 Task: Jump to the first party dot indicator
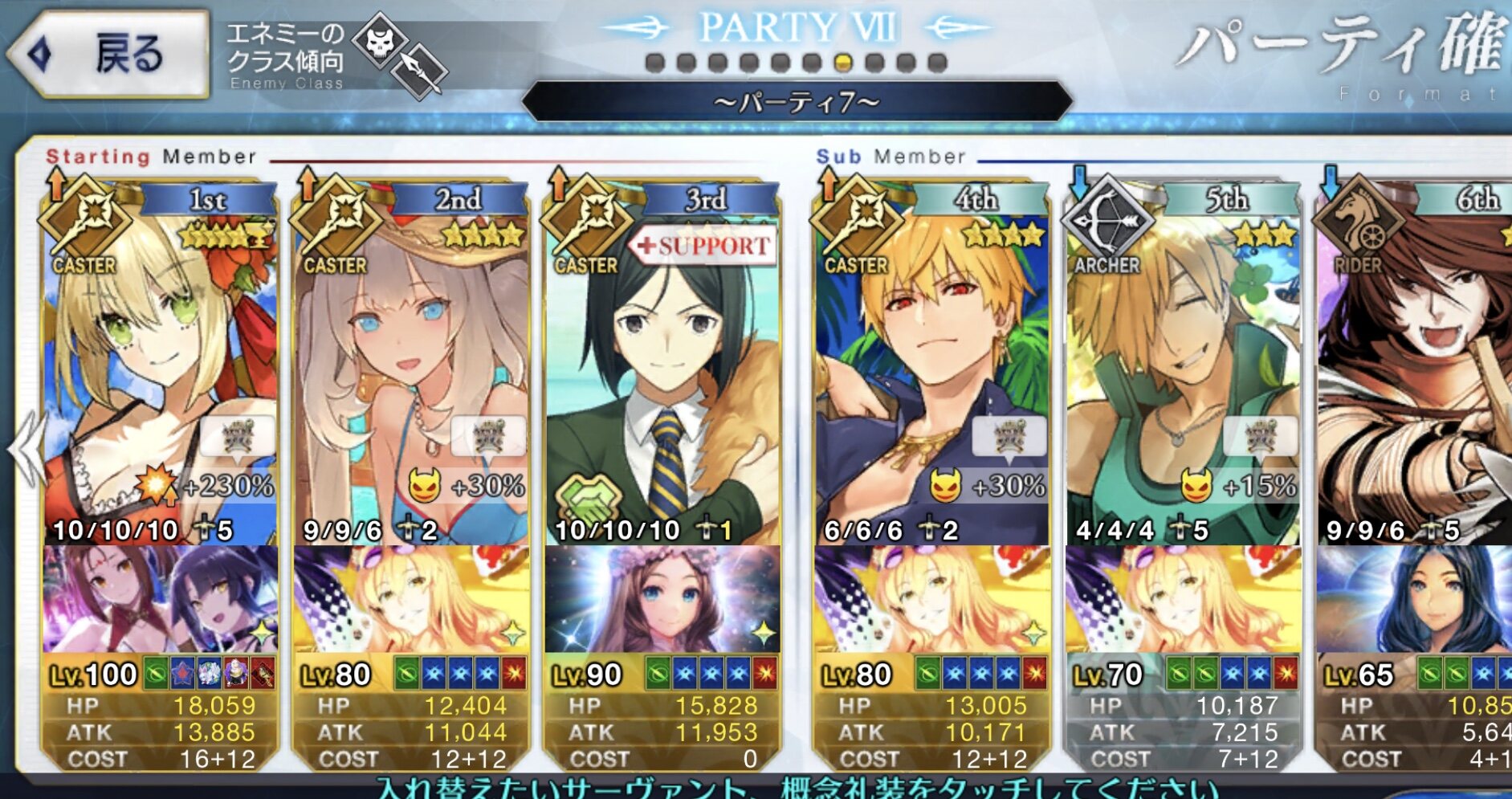tap(655, 63)
